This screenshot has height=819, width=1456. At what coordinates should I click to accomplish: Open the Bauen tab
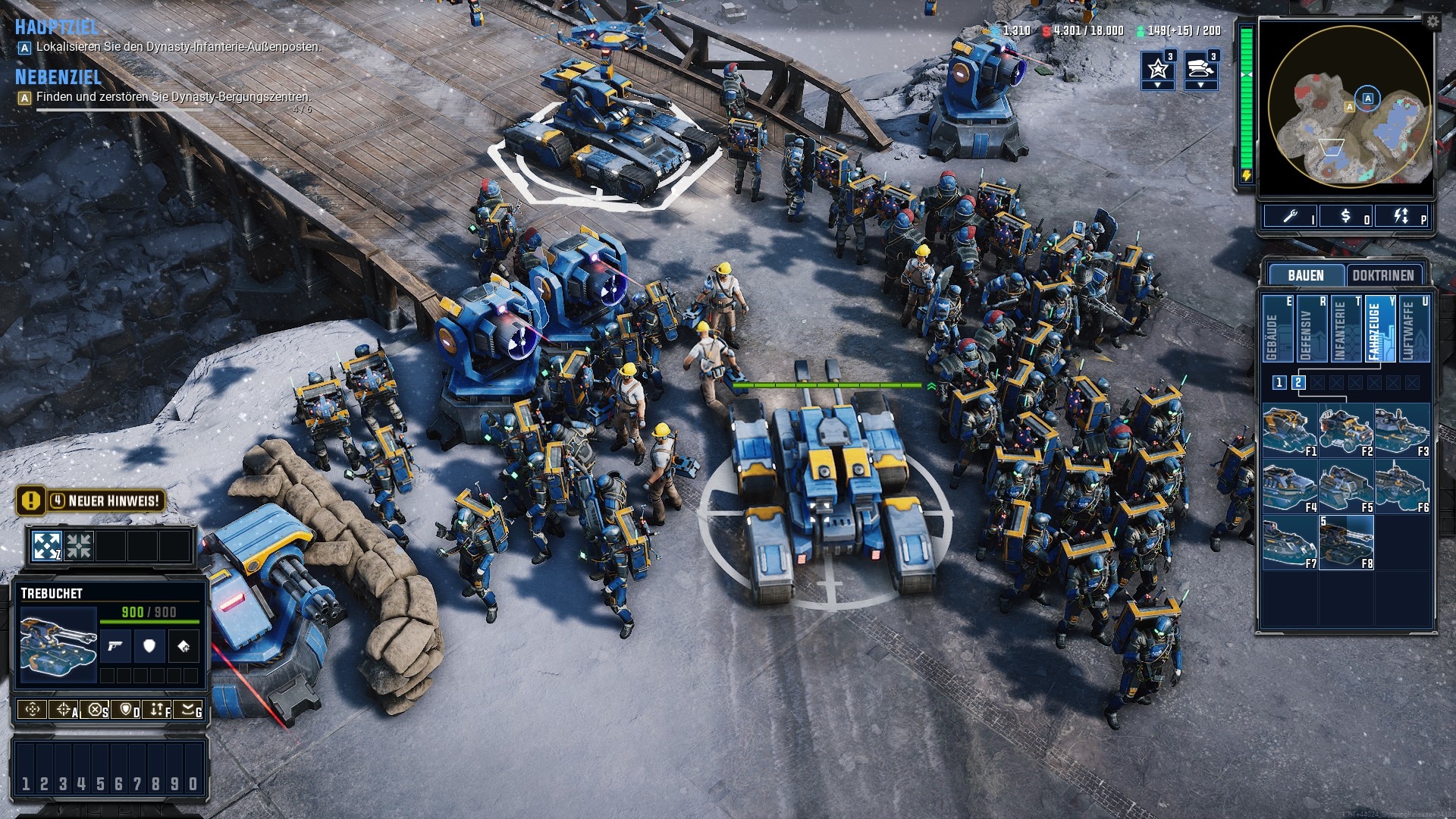(1305, 275)
